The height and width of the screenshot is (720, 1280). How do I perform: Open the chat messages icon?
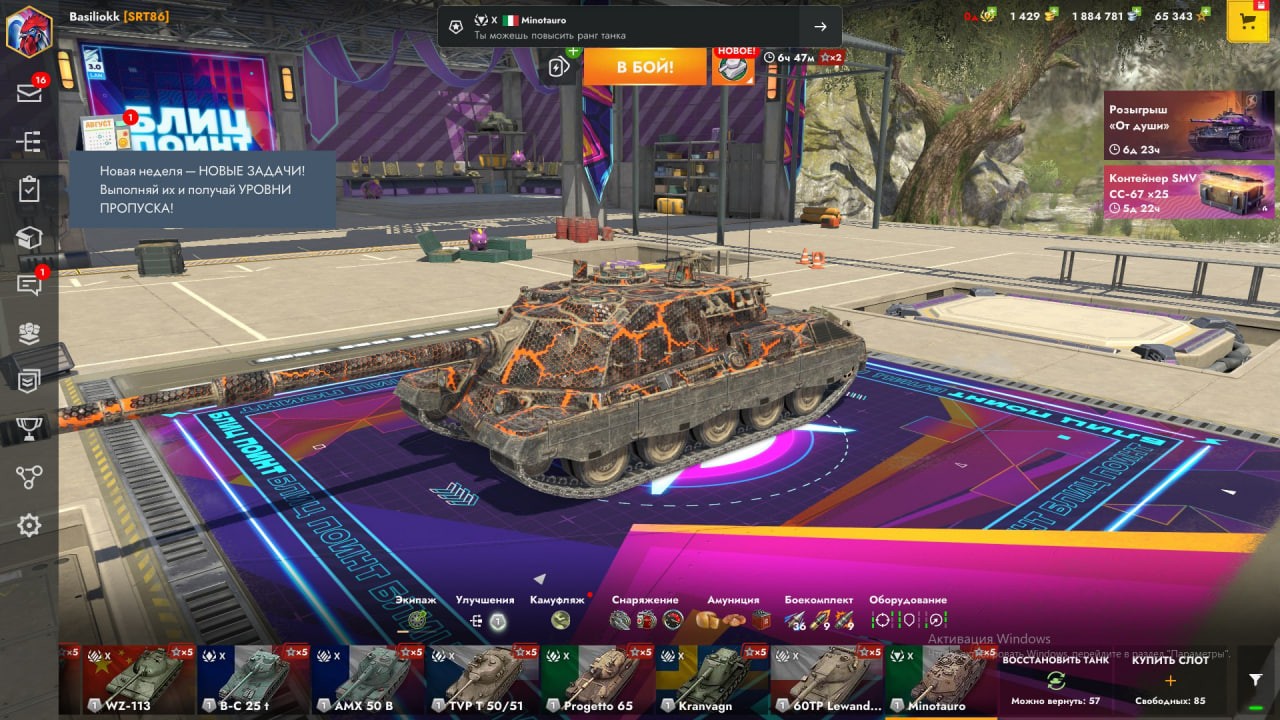point(29,285)
